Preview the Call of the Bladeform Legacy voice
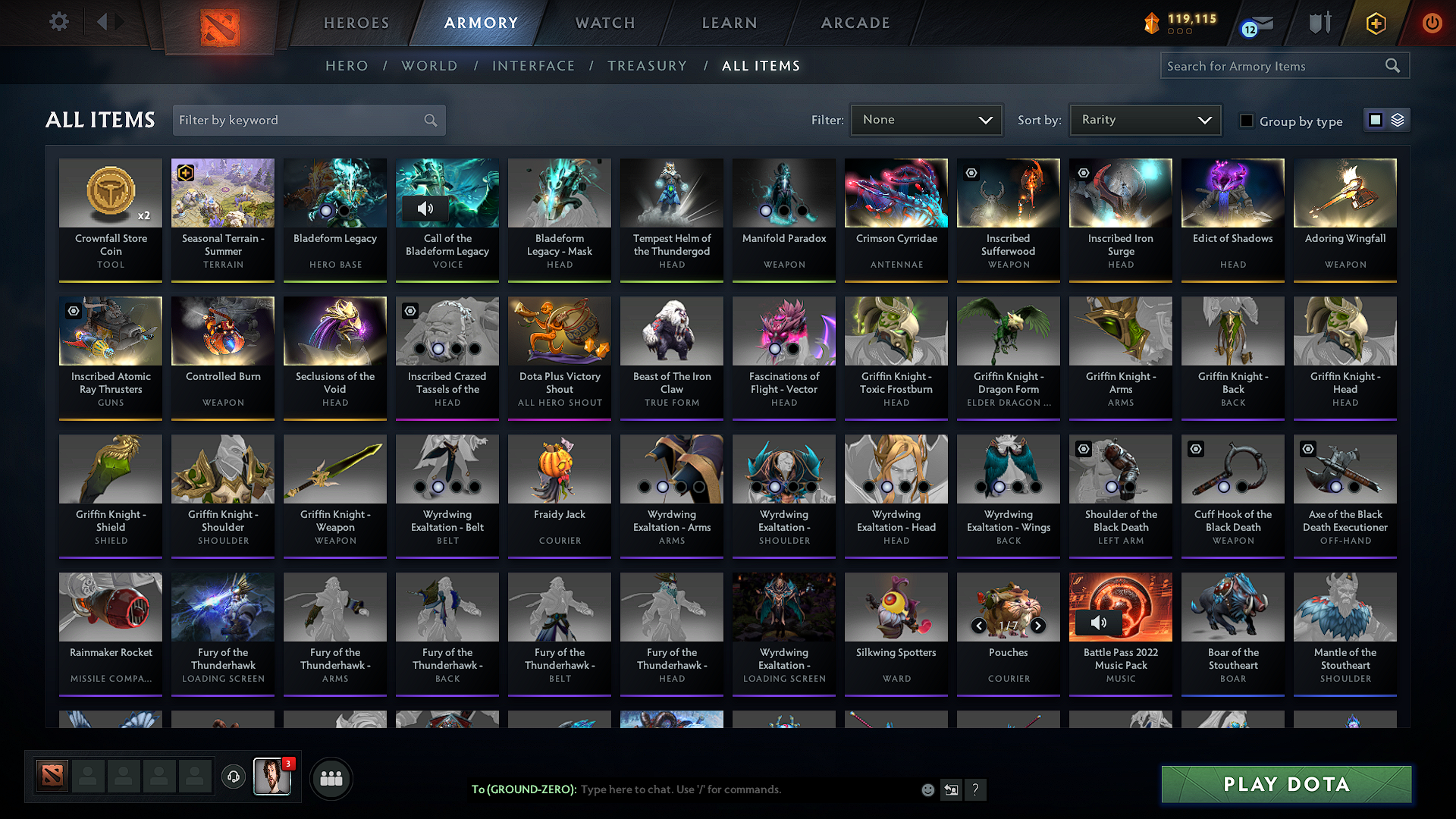Screen dimensions: 1456x819 click(x=427, y=209)
